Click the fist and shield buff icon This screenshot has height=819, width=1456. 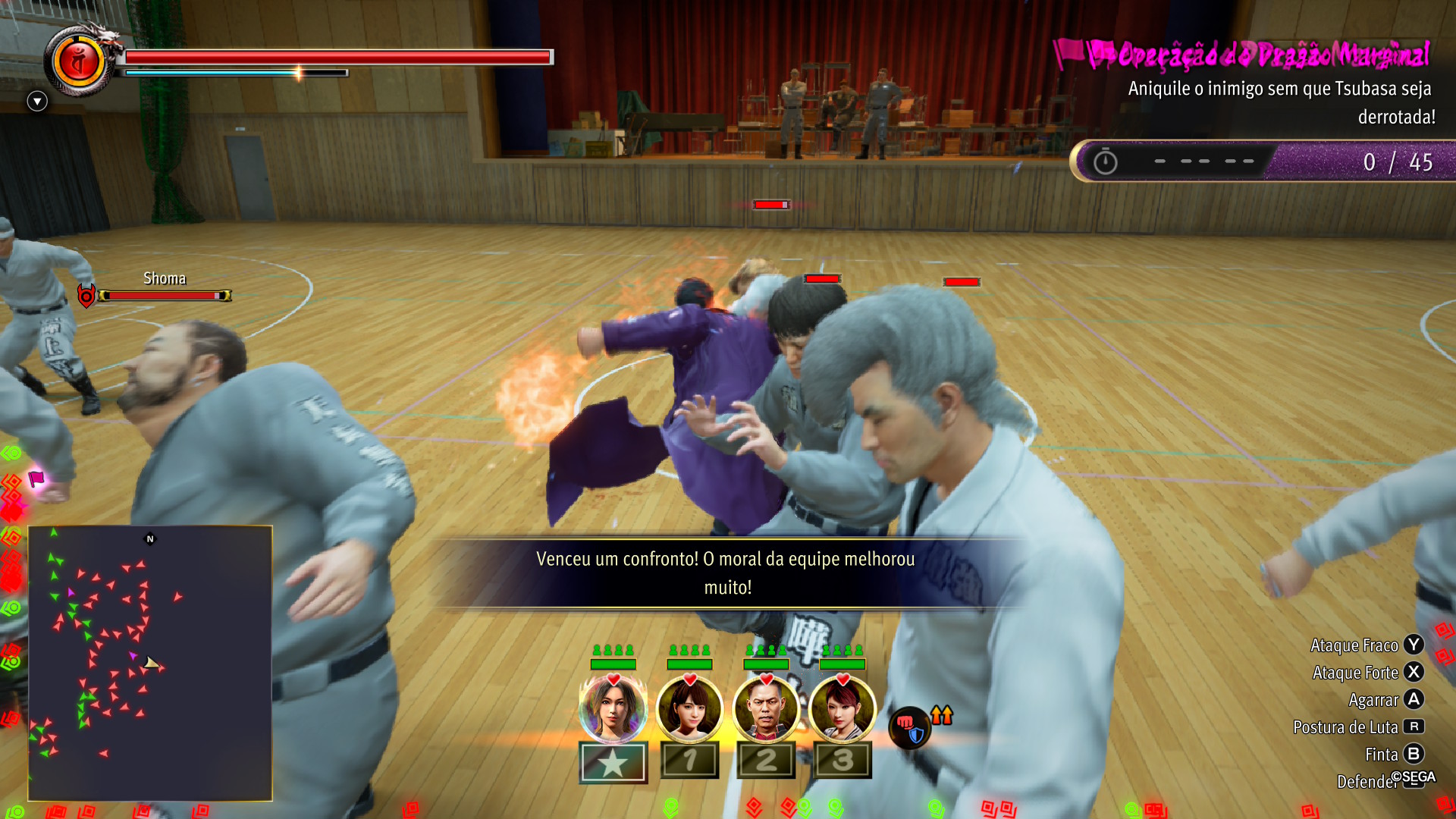(x=909, y=727)
